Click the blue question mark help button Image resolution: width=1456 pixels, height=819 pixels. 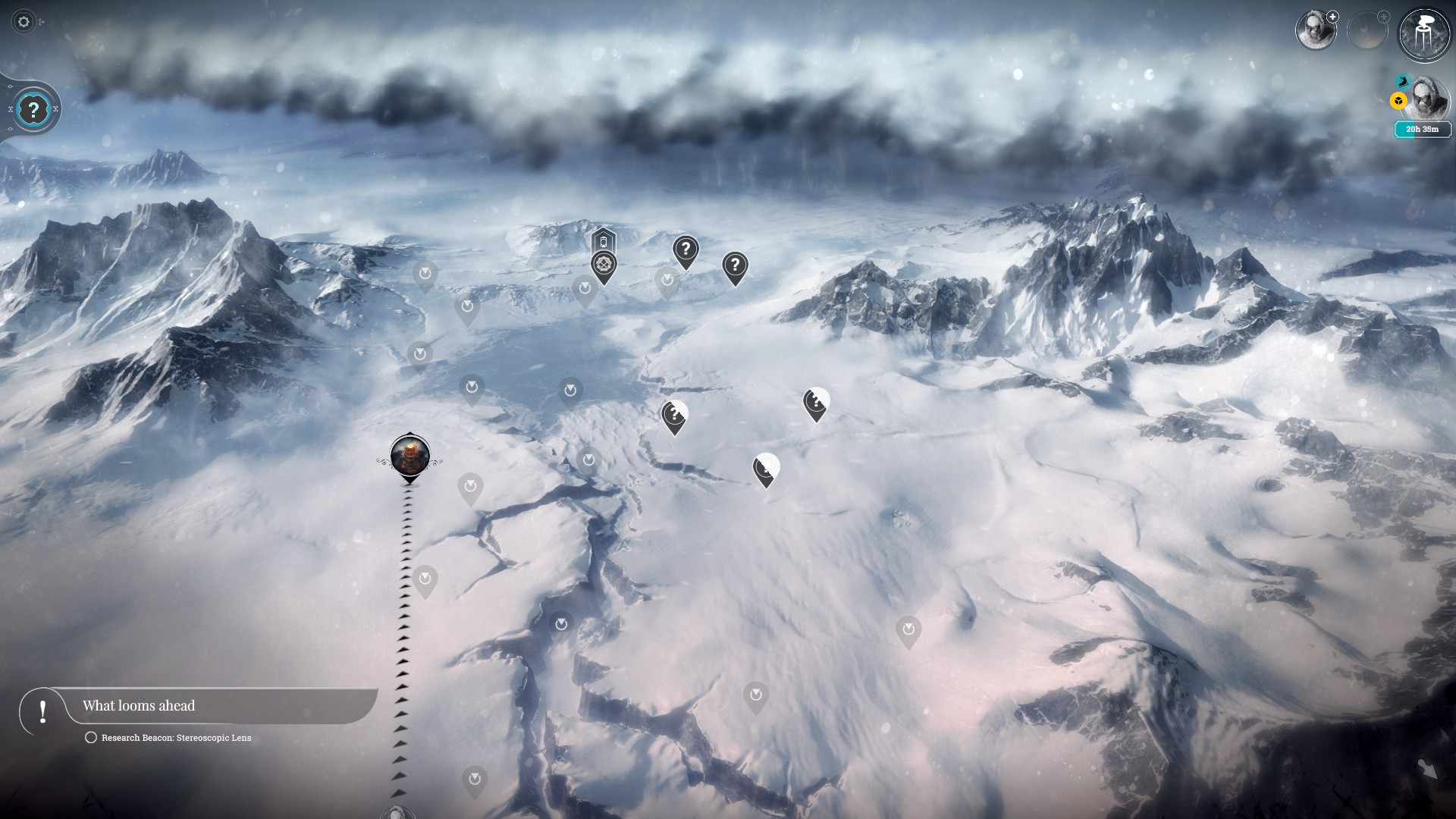tap(33, 110)
